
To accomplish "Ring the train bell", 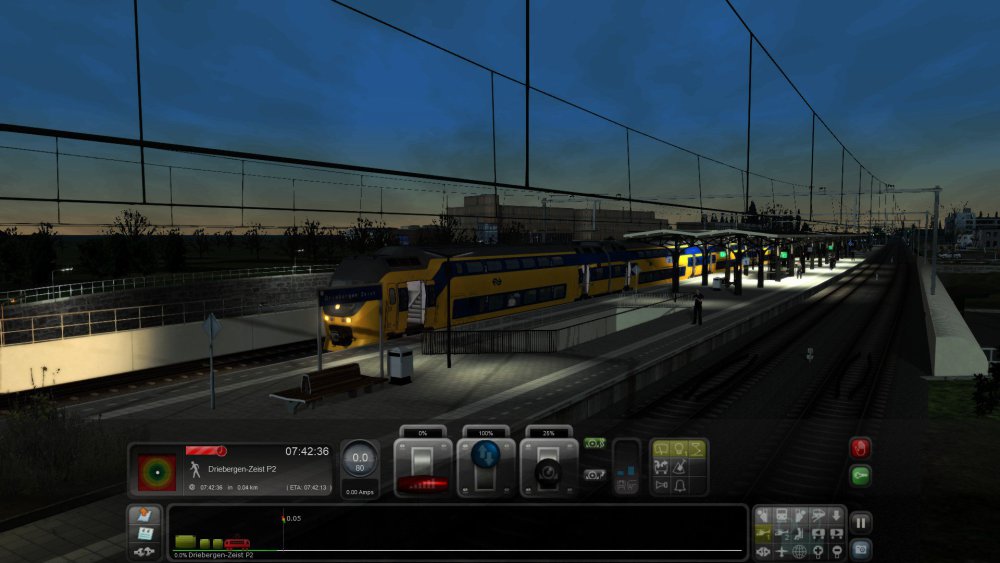I will click(679, 485).
